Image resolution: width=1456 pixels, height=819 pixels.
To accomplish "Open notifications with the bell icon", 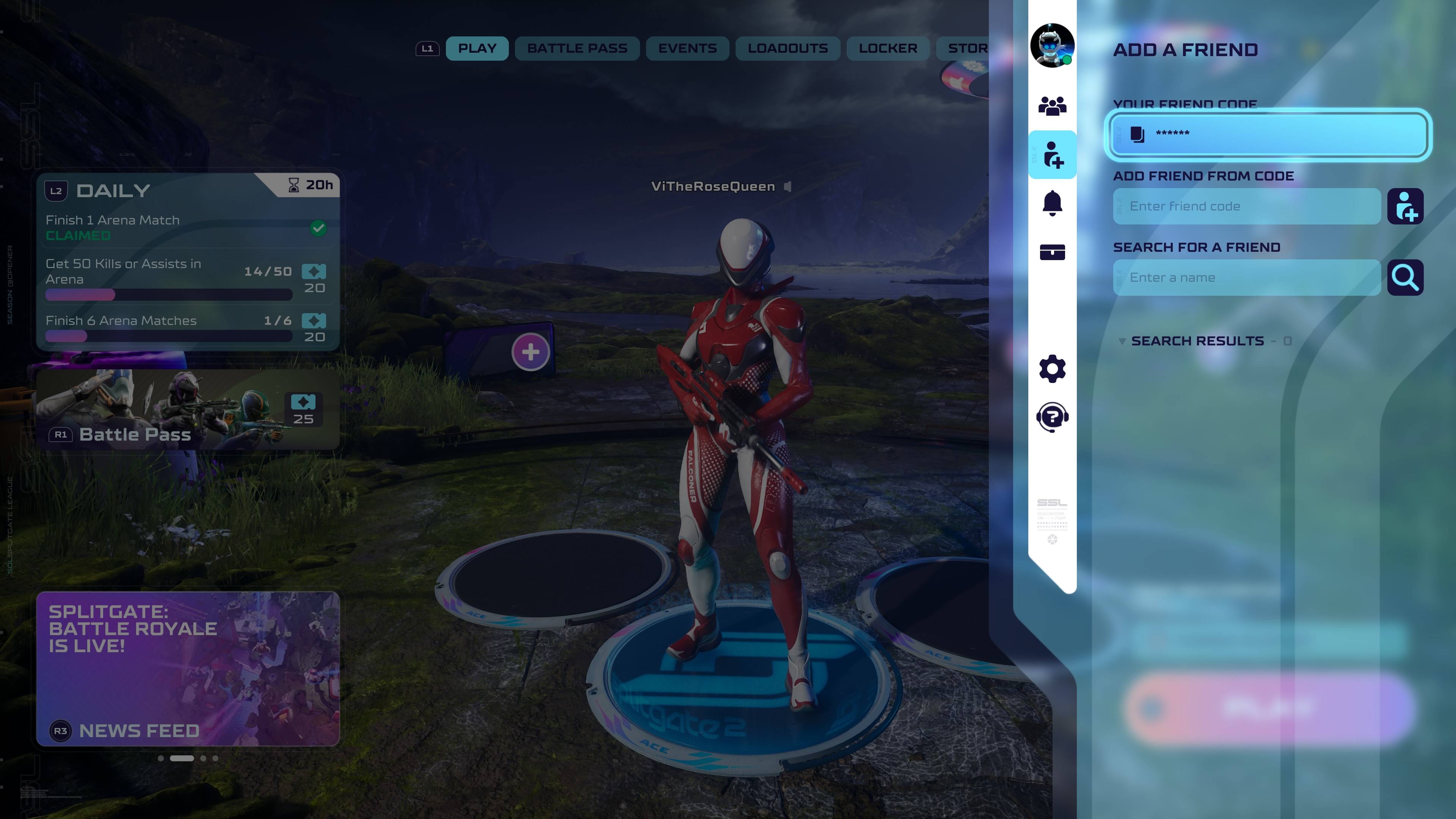I will click(1052, 204).
